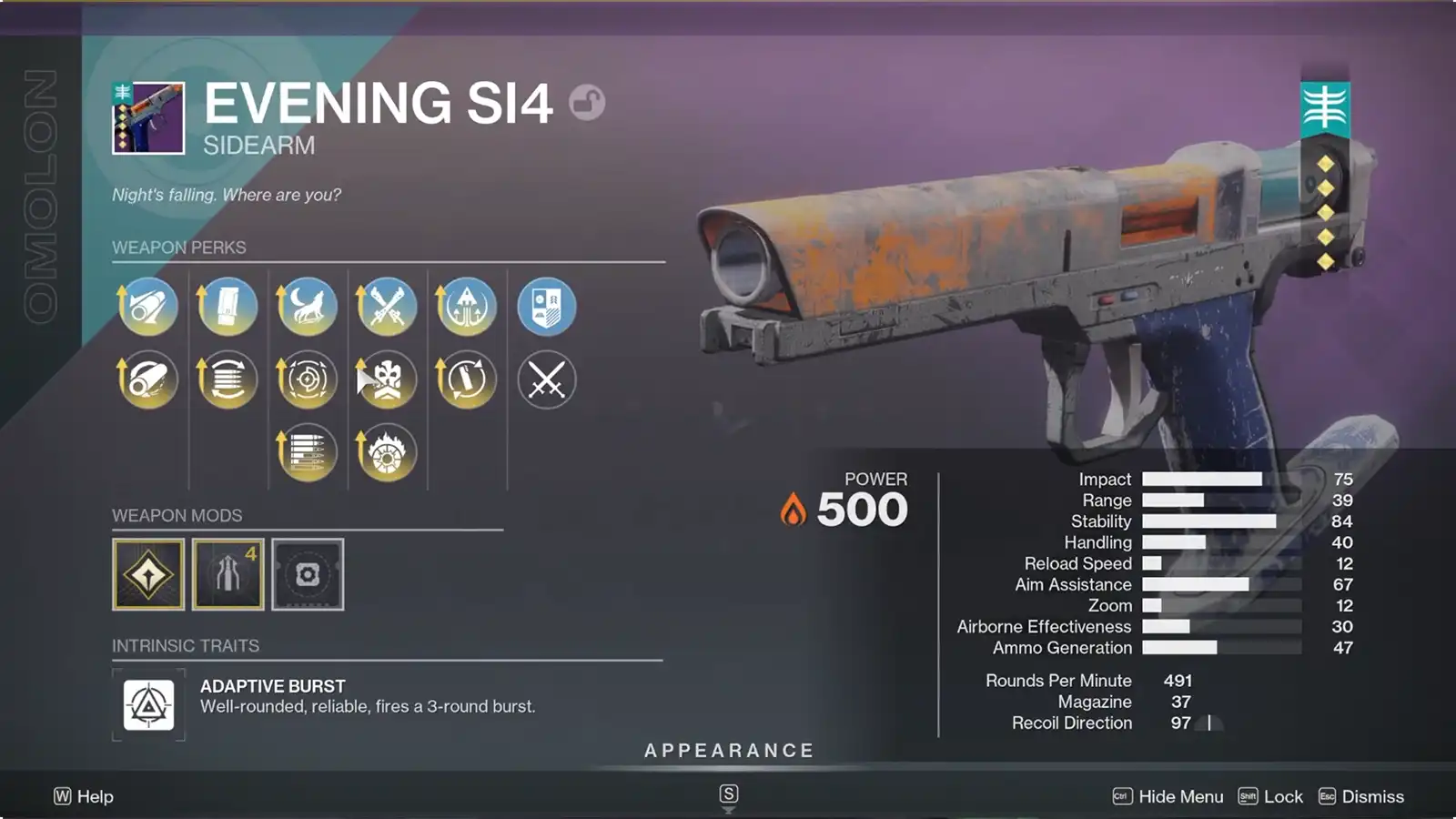Select the looping bullets reload perk icon
The image size is (1456, 819).
click(x=467, y=379)
